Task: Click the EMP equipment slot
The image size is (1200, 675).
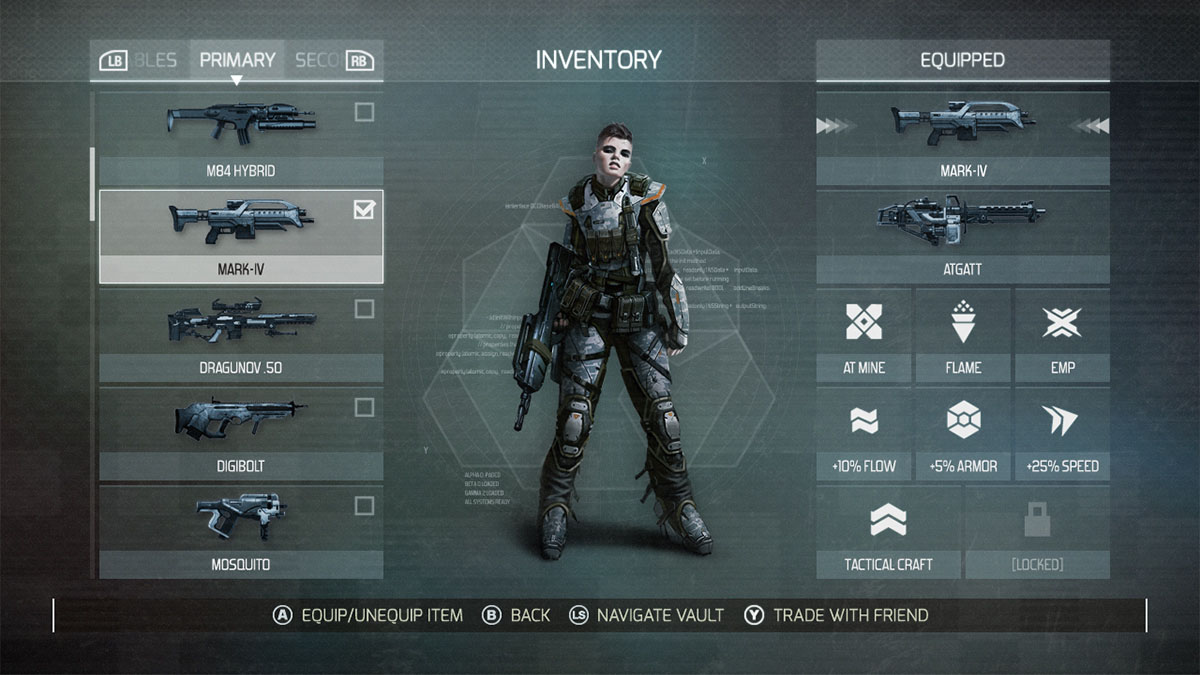Action: coord(1062,335)
